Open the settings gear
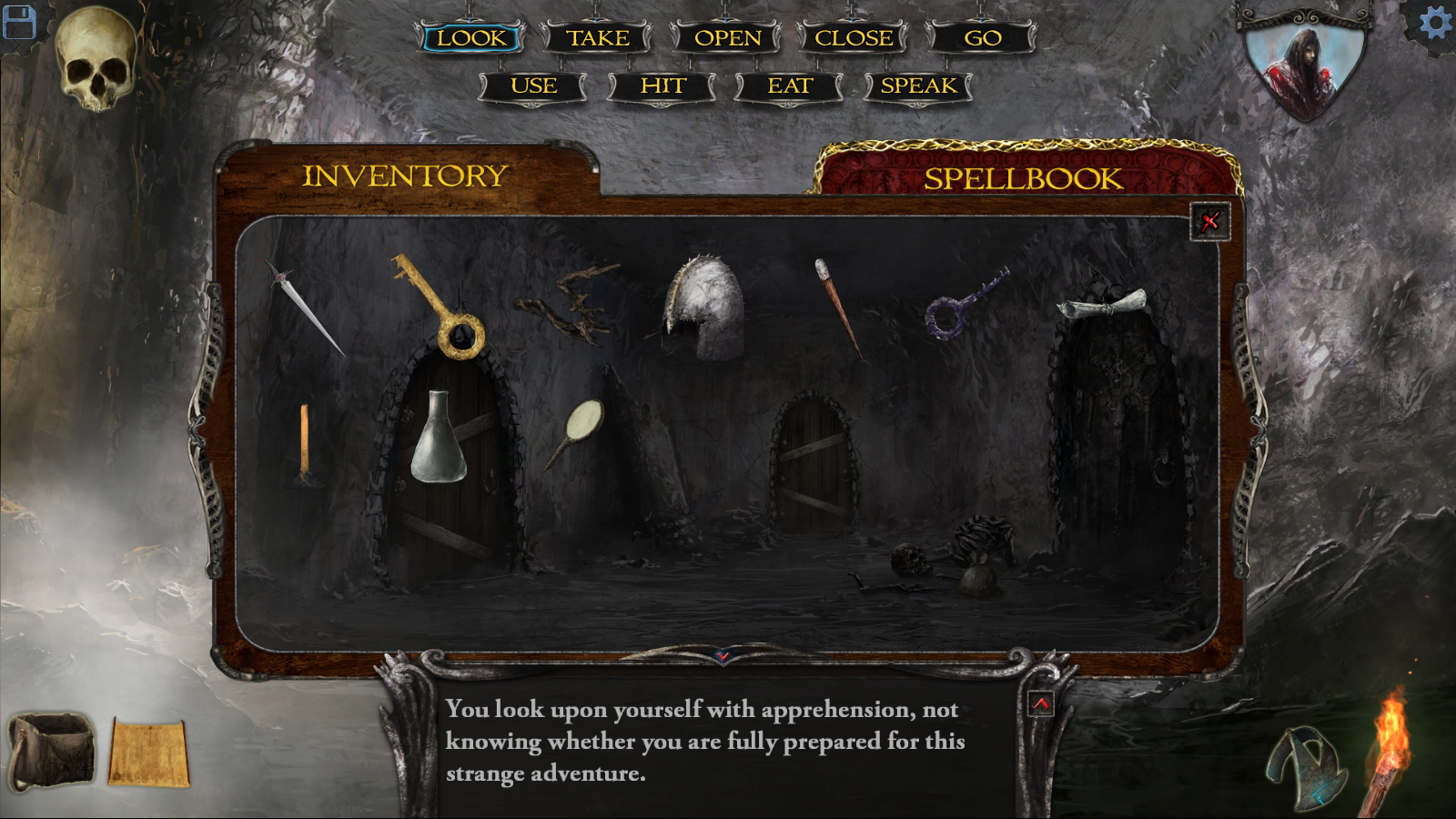1456x819 pixels. tap(1435, 22)
